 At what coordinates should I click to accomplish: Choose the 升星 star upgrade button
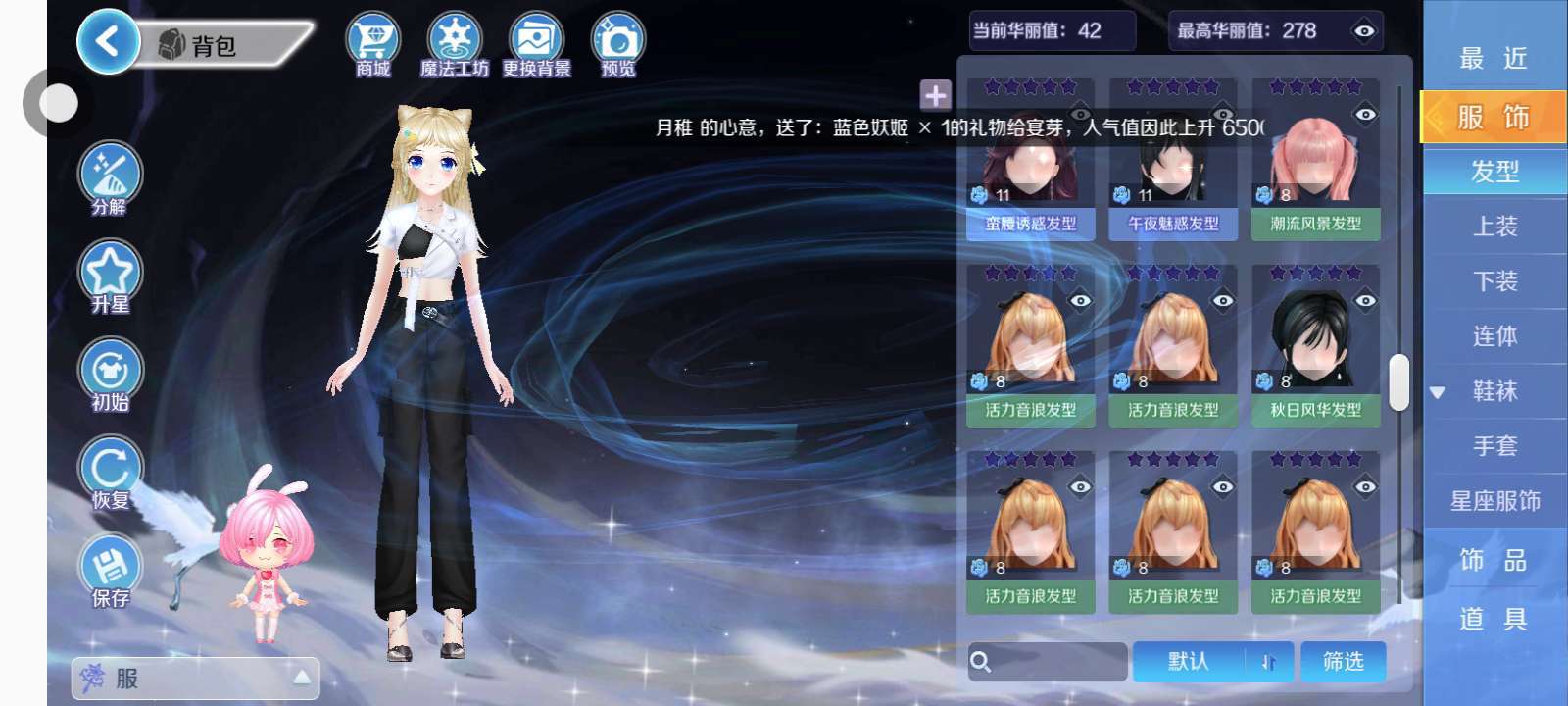click(x=110, y=276)
